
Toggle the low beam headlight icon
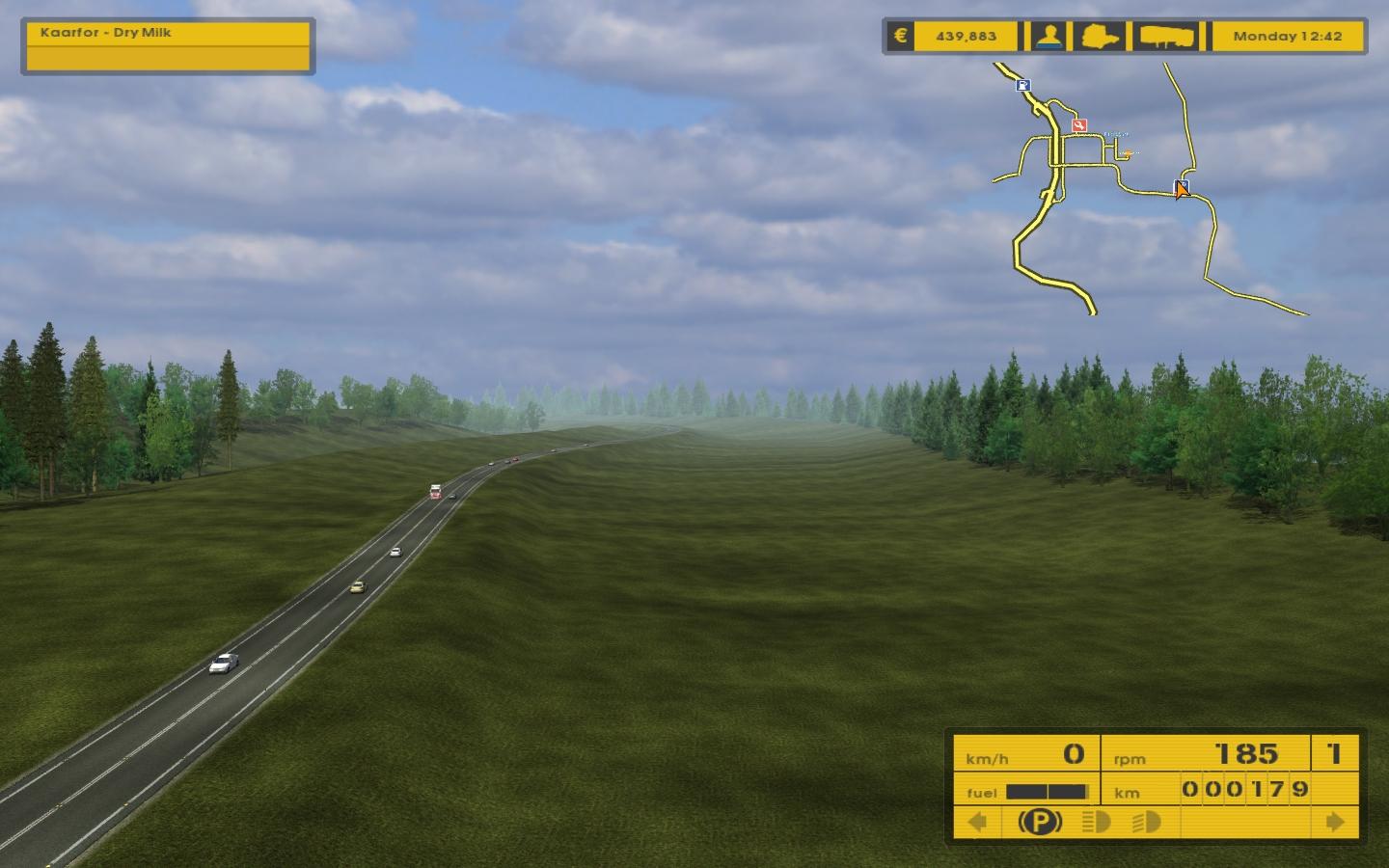1146,822
